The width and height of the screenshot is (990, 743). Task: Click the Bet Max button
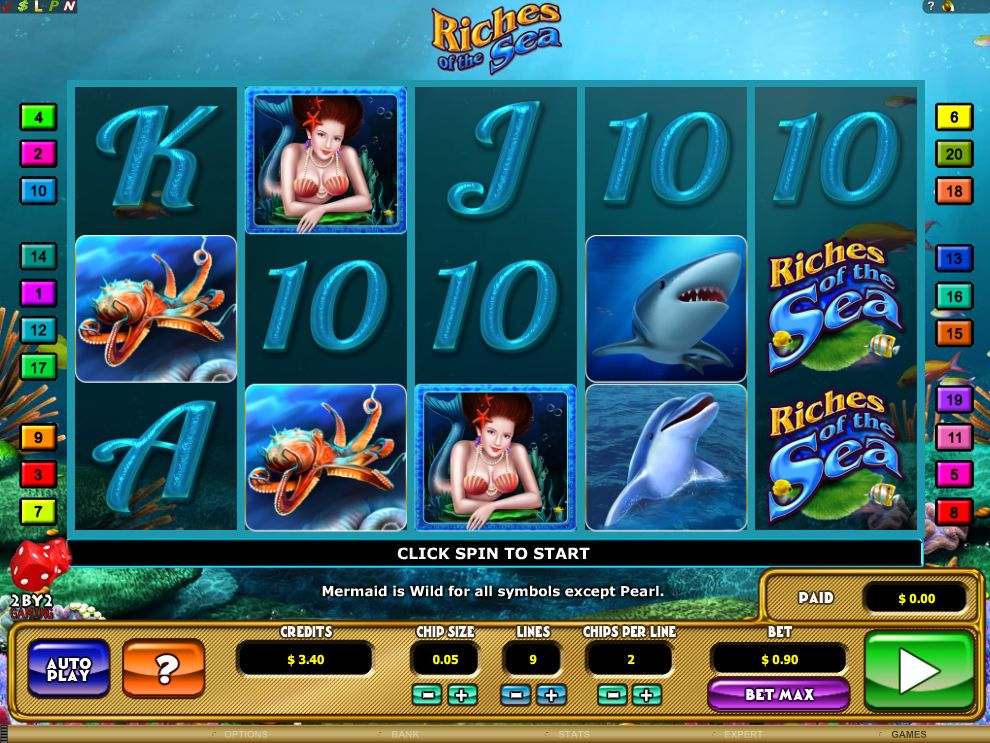click(778, 694)
